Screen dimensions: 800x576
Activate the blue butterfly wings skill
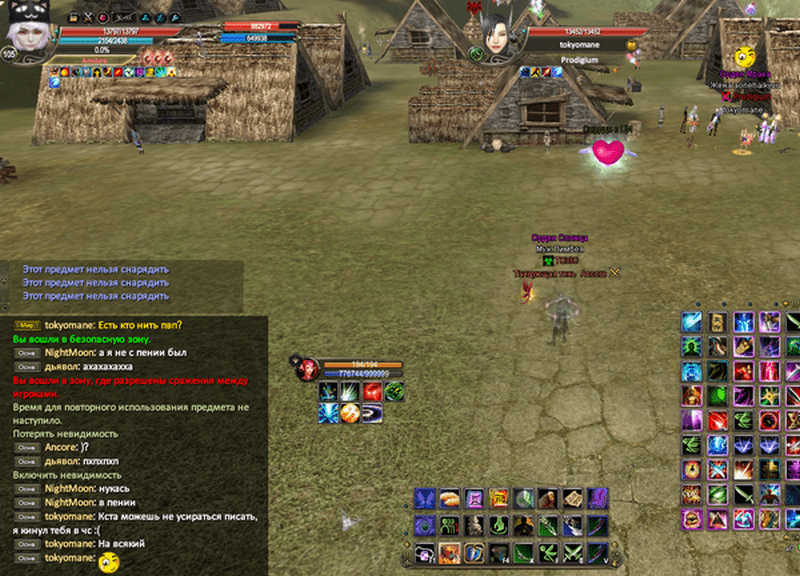click(425, 498)
